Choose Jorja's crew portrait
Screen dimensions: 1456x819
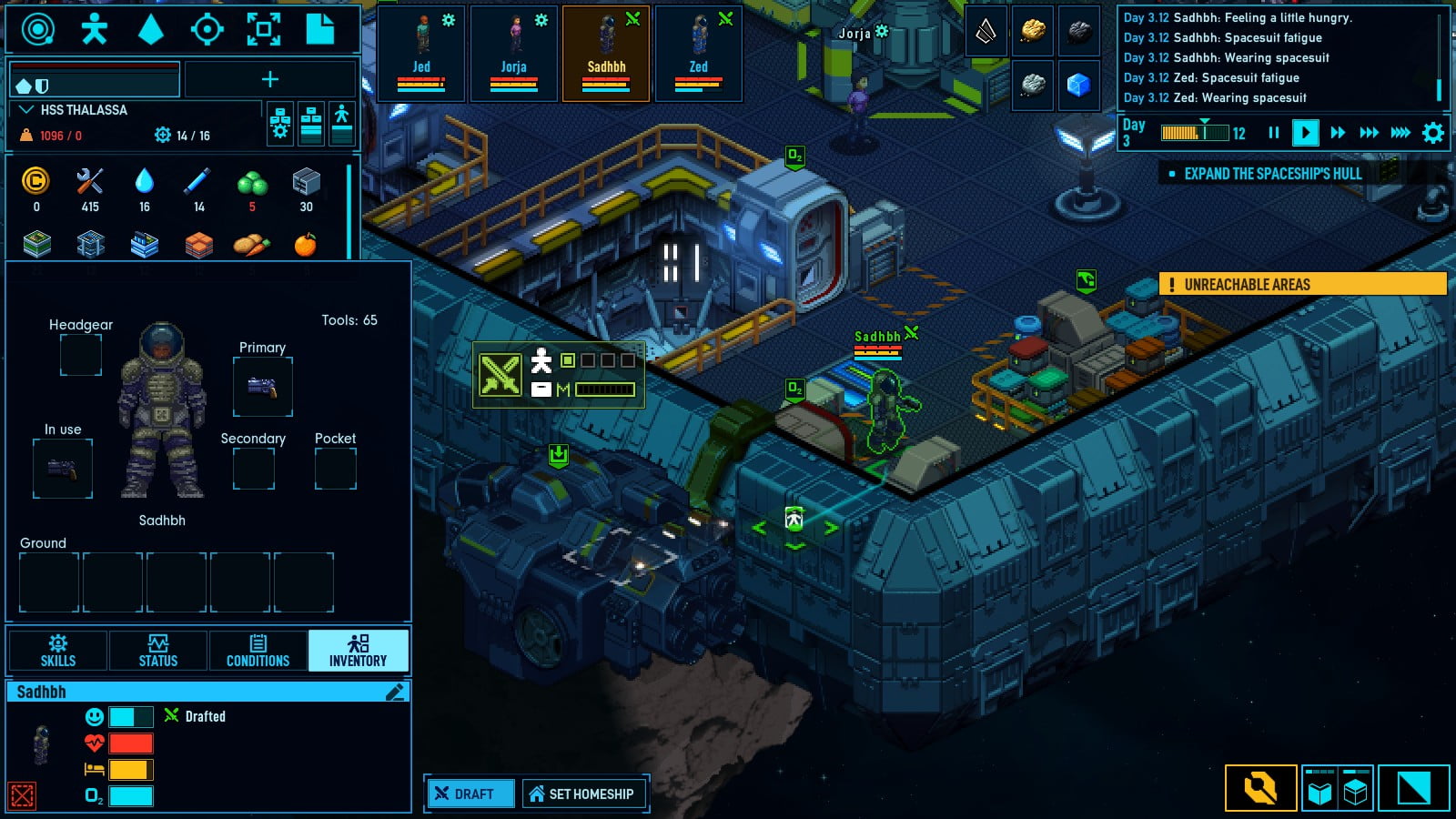[514, 54]
